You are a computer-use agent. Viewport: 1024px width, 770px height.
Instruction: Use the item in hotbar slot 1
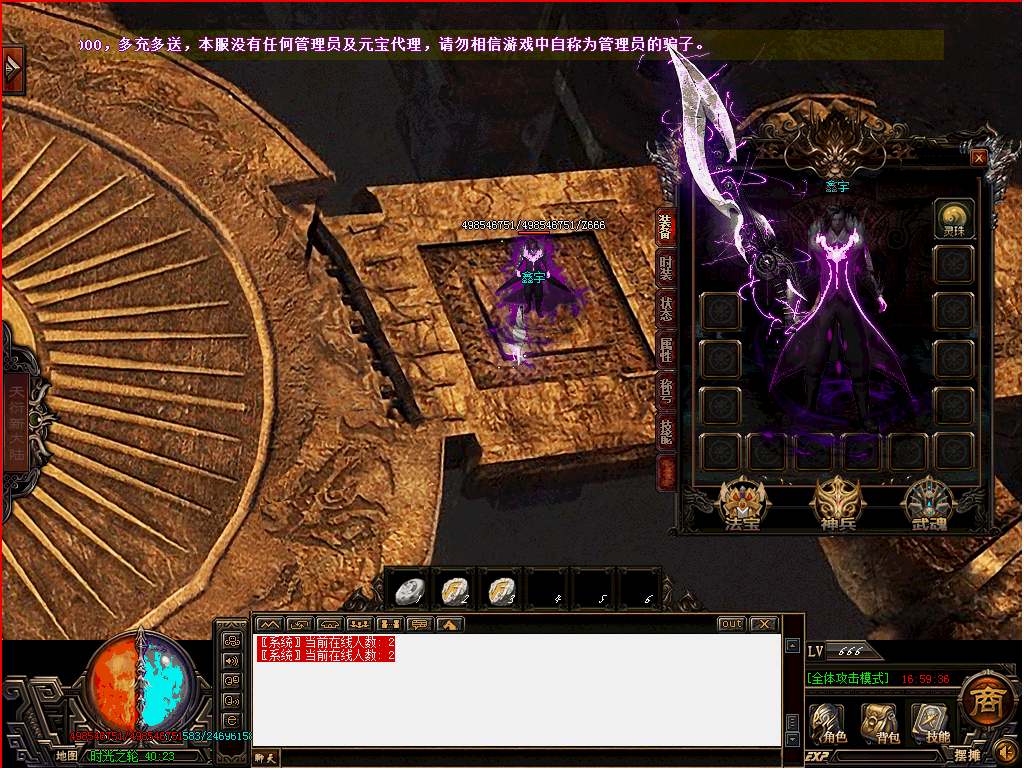406,591
